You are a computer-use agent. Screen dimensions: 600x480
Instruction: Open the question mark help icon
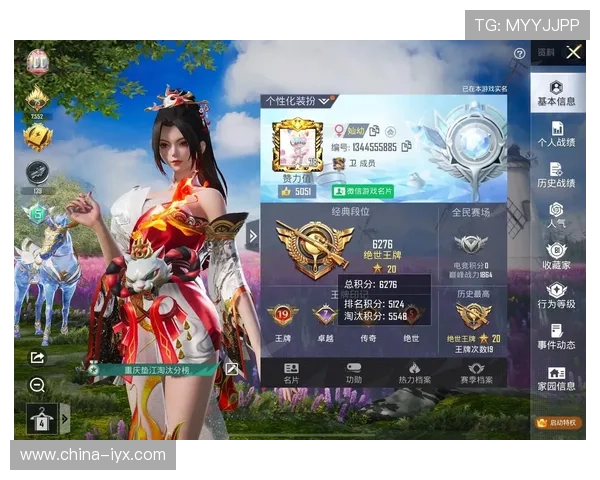click(519, 53)
